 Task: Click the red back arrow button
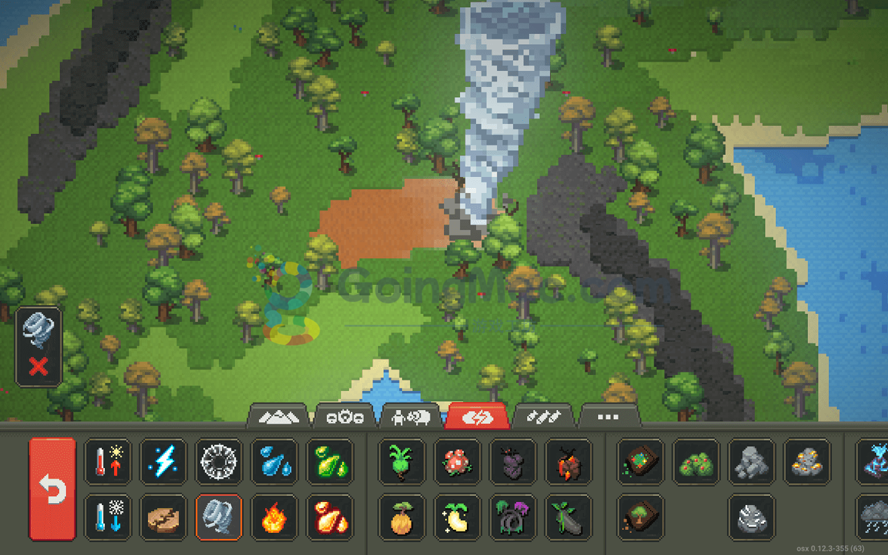52,489
